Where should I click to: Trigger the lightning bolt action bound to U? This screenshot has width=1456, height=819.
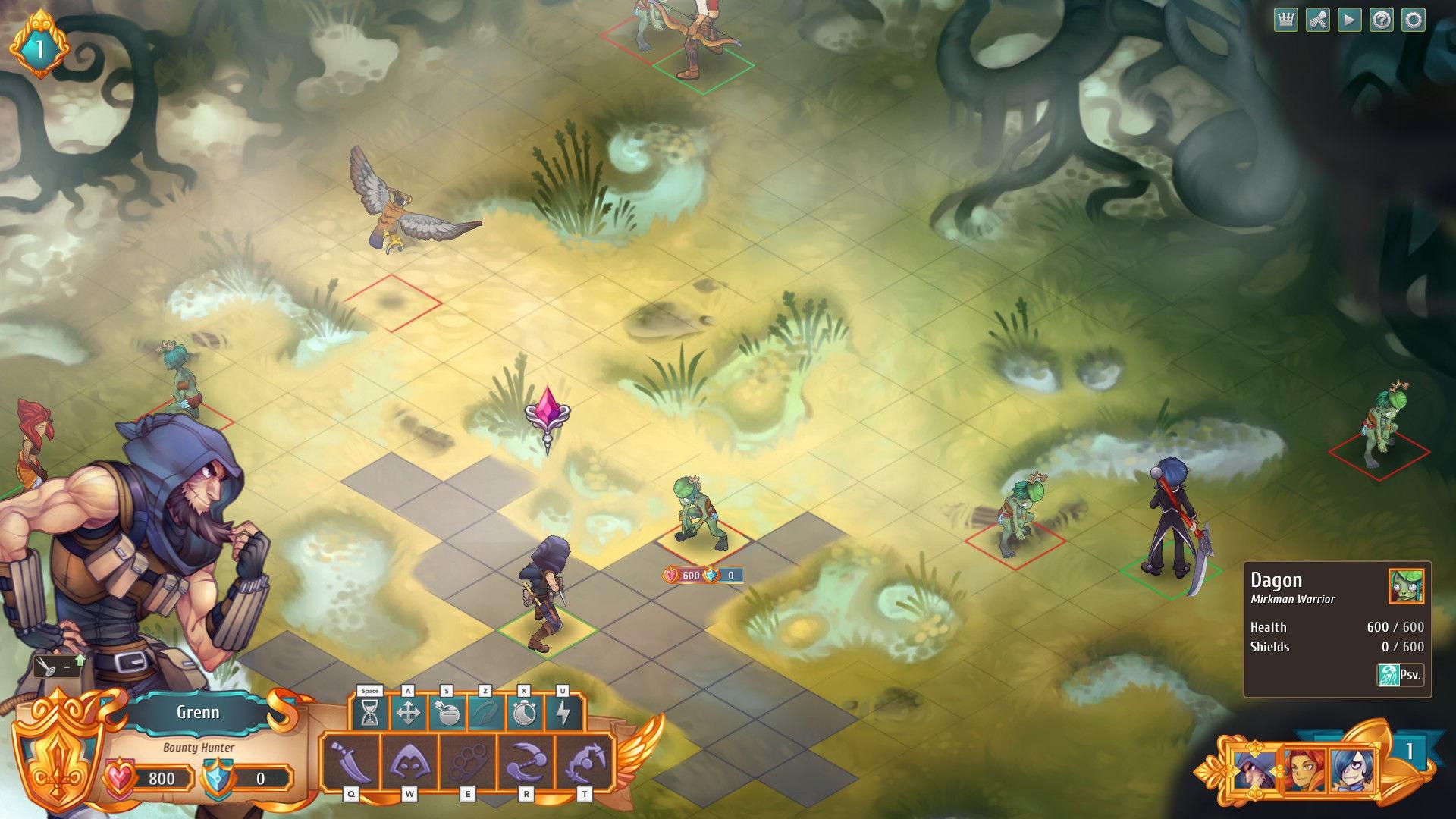pyautogui.click(x=563, y=713)
